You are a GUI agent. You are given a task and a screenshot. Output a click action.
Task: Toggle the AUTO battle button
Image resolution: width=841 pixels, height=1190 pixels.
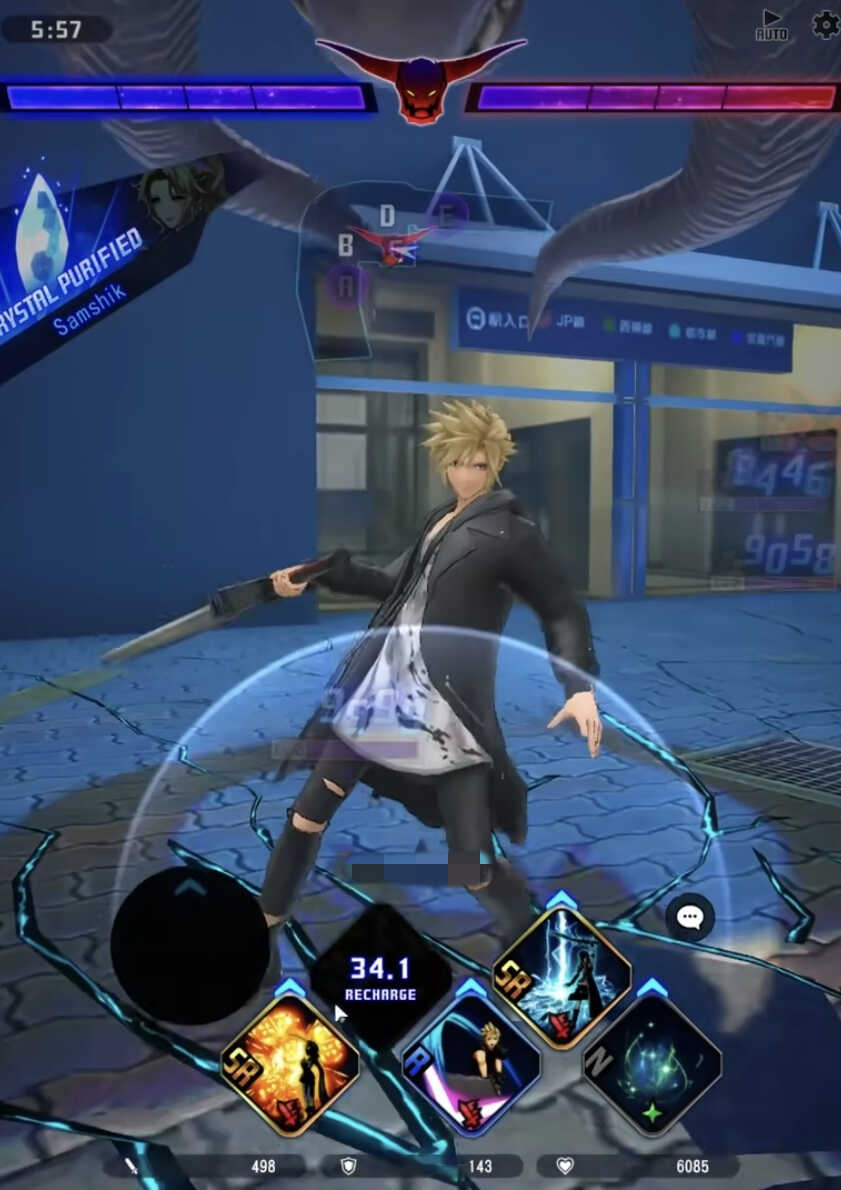tap(771, 25)
